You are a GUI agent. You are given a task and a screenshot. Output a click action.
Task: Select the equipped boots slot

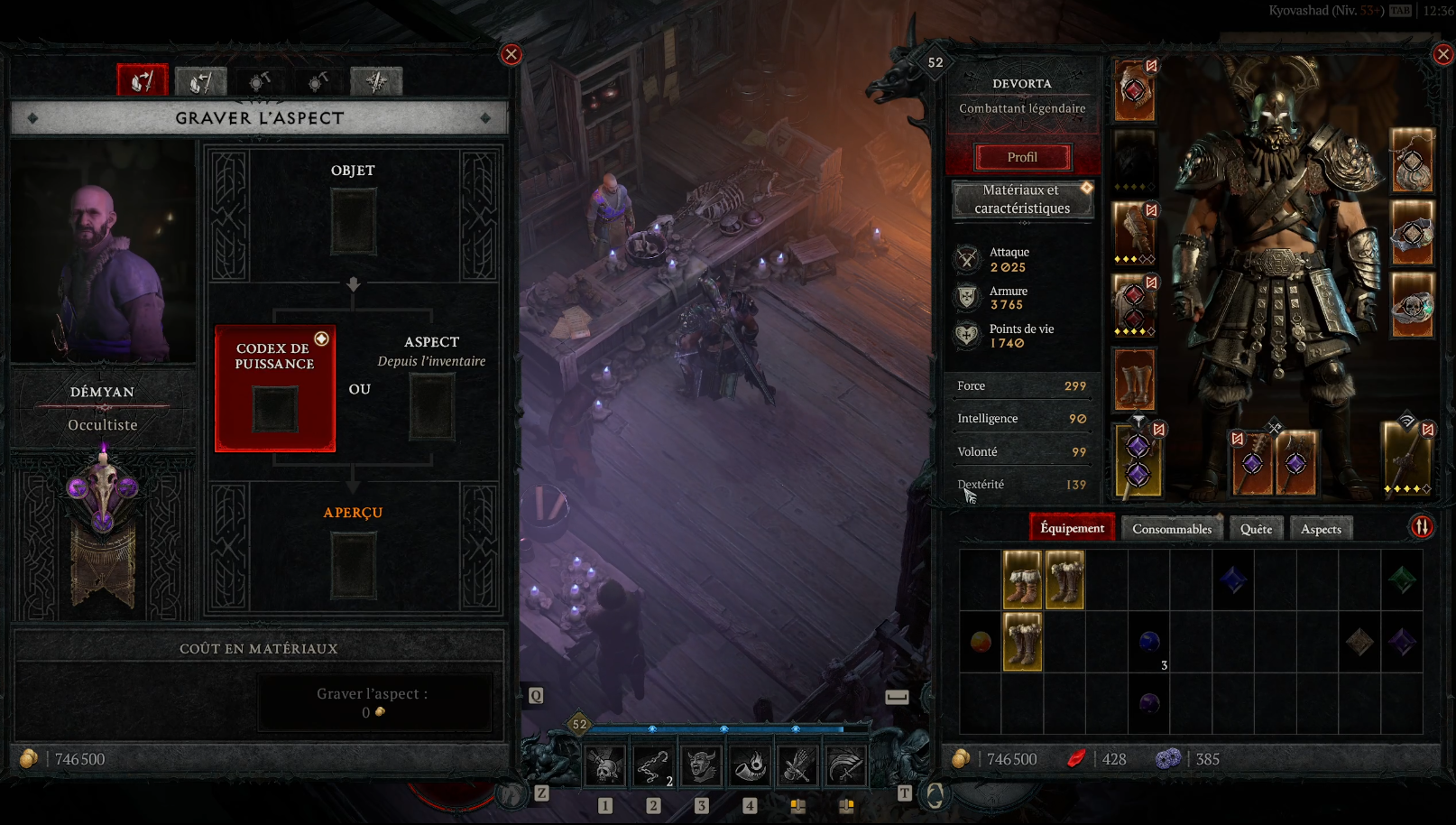click(x=1134, y=380)
